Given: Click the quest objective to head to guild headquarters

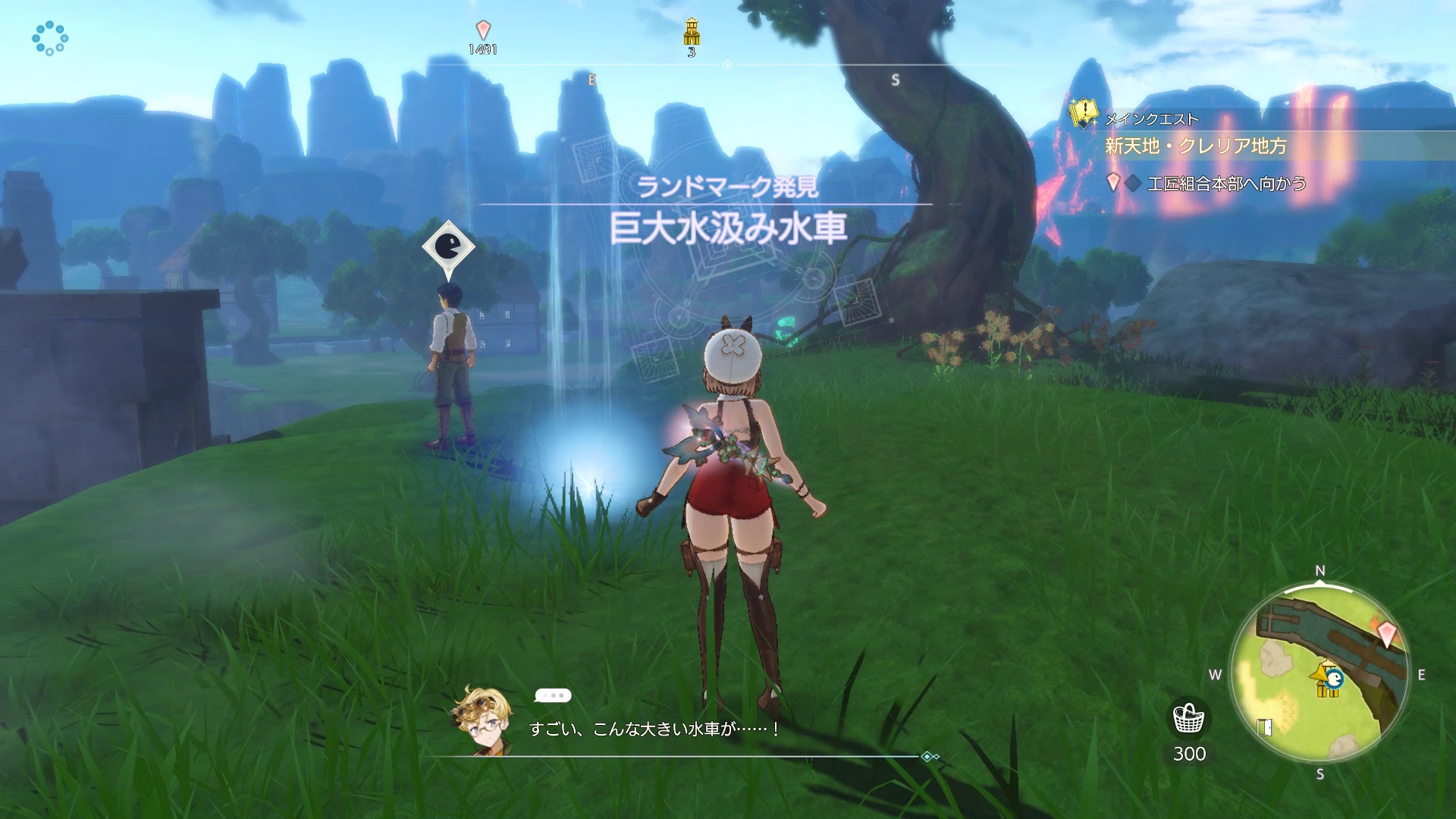Looking at the screenshot, I should [x=1225, y=184].
